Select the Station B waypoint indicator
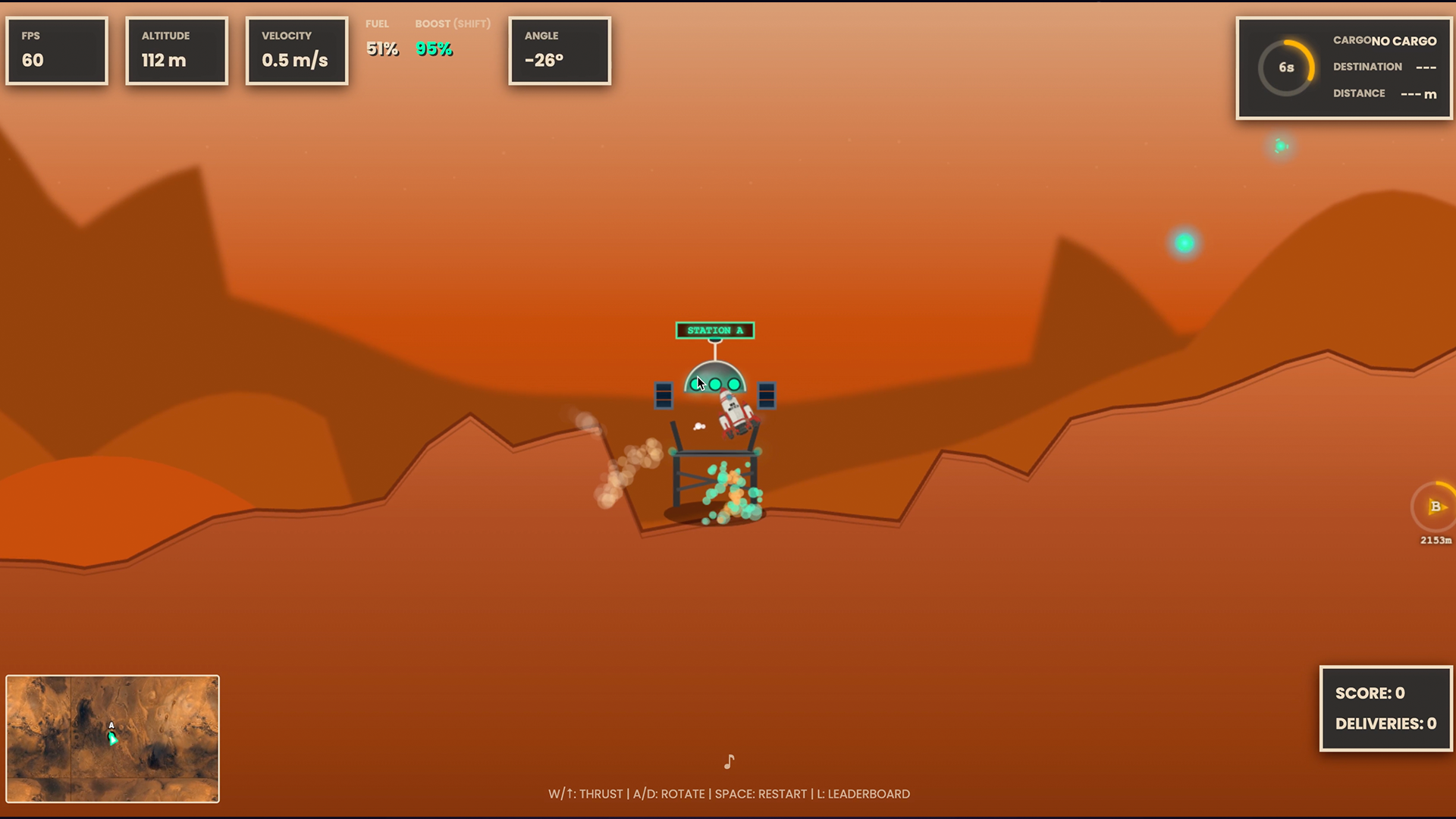Viewport: 1456px width, 819px height. (x=1435, y=507)
